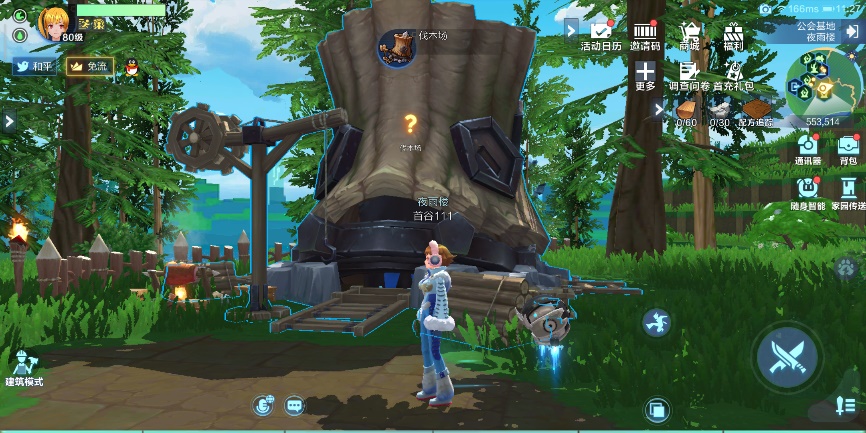Open the 首充礼包 first-recharge pack

734,76
